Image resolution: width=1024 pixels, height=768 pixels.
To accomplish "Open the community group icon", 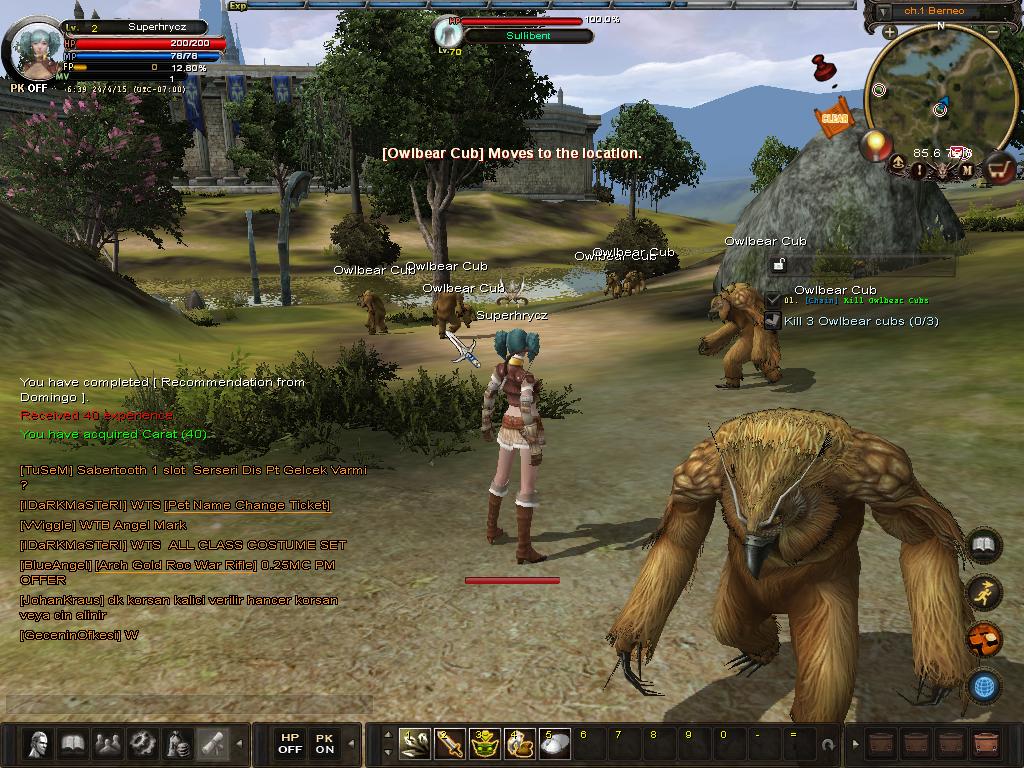I will coord(108,744).
